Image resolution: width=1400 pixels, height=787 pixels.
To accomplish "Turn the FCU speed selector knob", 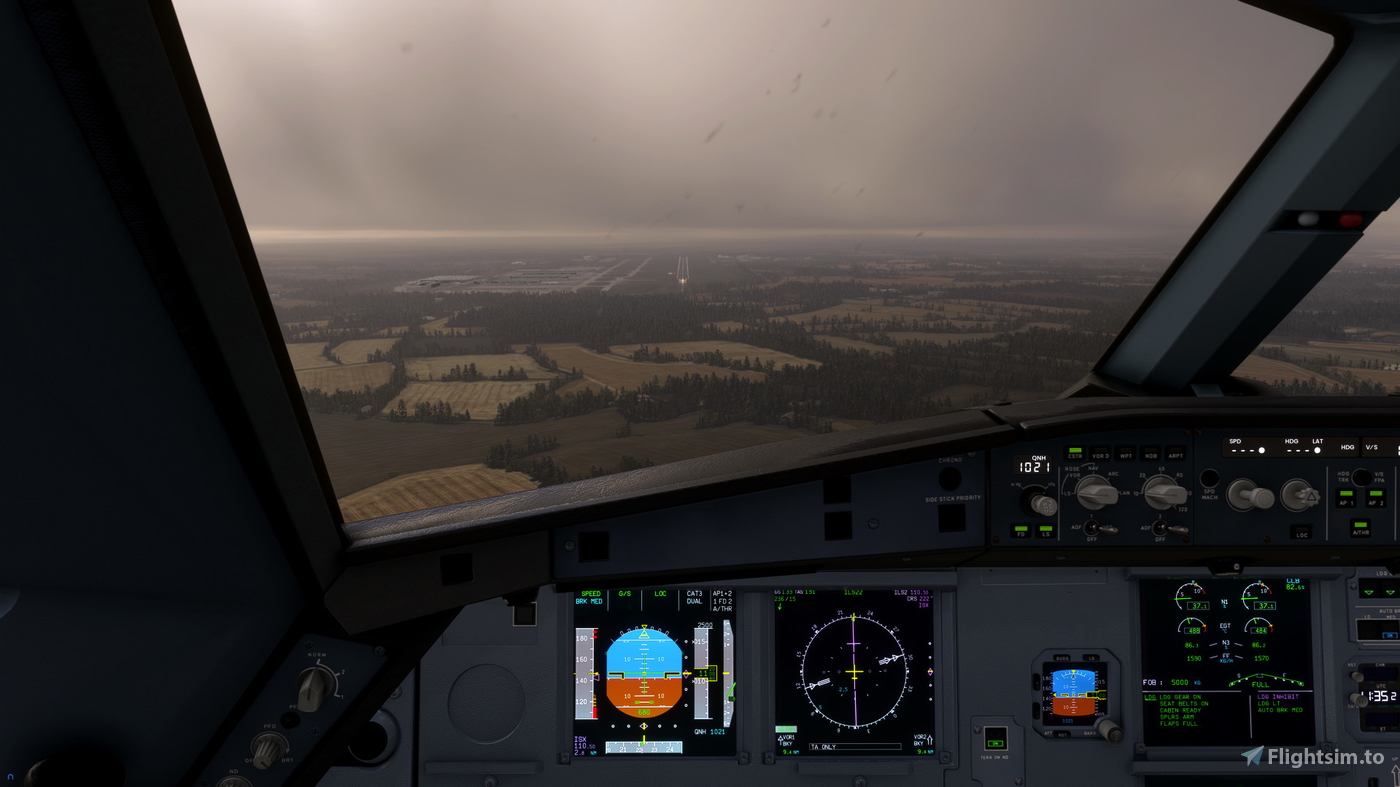I will 1251,496.
